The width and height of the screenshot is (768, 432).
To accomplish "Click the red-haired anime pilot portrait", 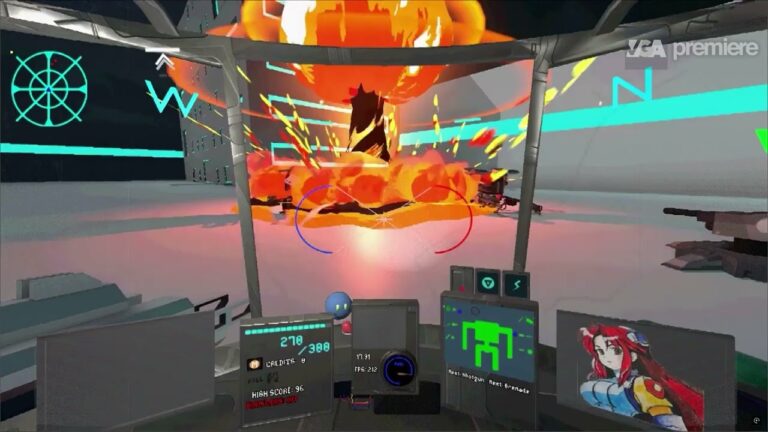I will pyautogui.click(x=631, y=372).
